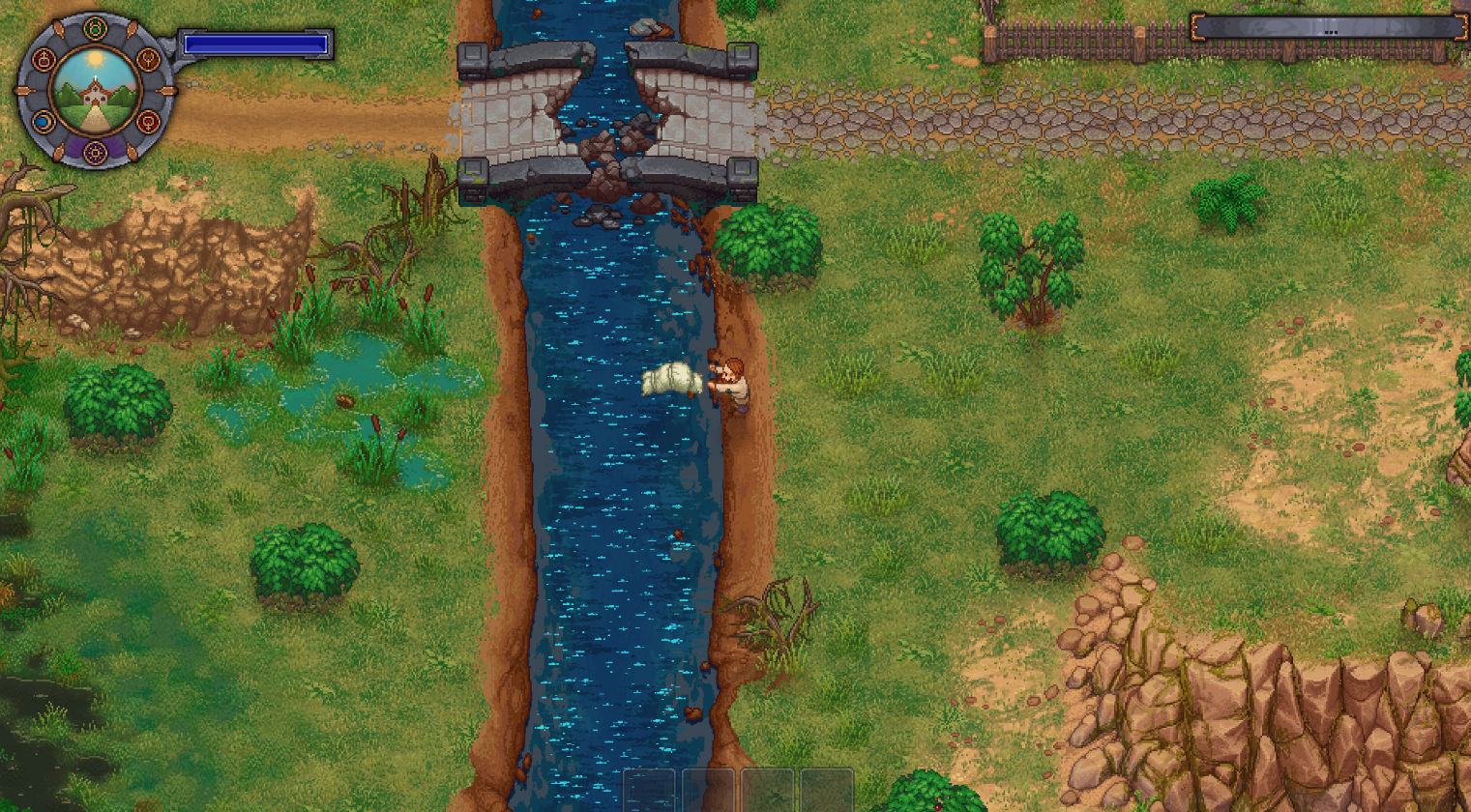Click the church time-of-day dial
The image size is (1471, 812).
(95, 91)
